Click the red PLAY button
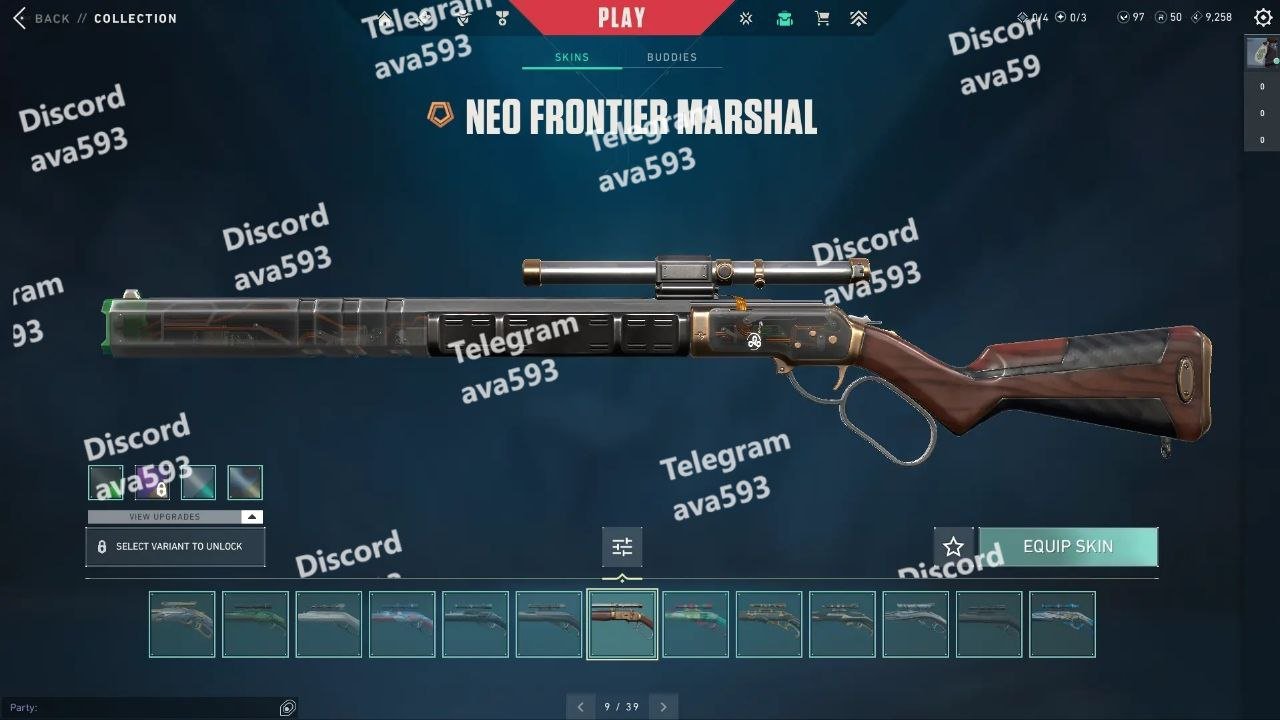Viewport: 1280px width, 720px height. click(x=621, y=17)
